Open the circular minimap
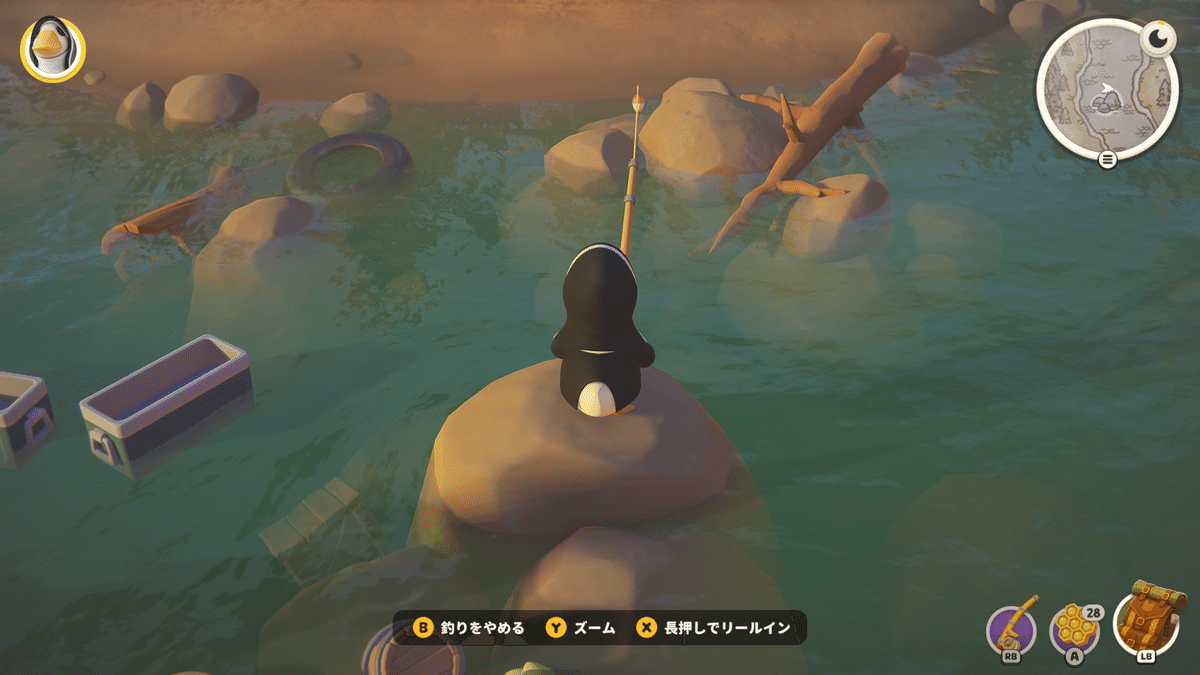 1104,90
